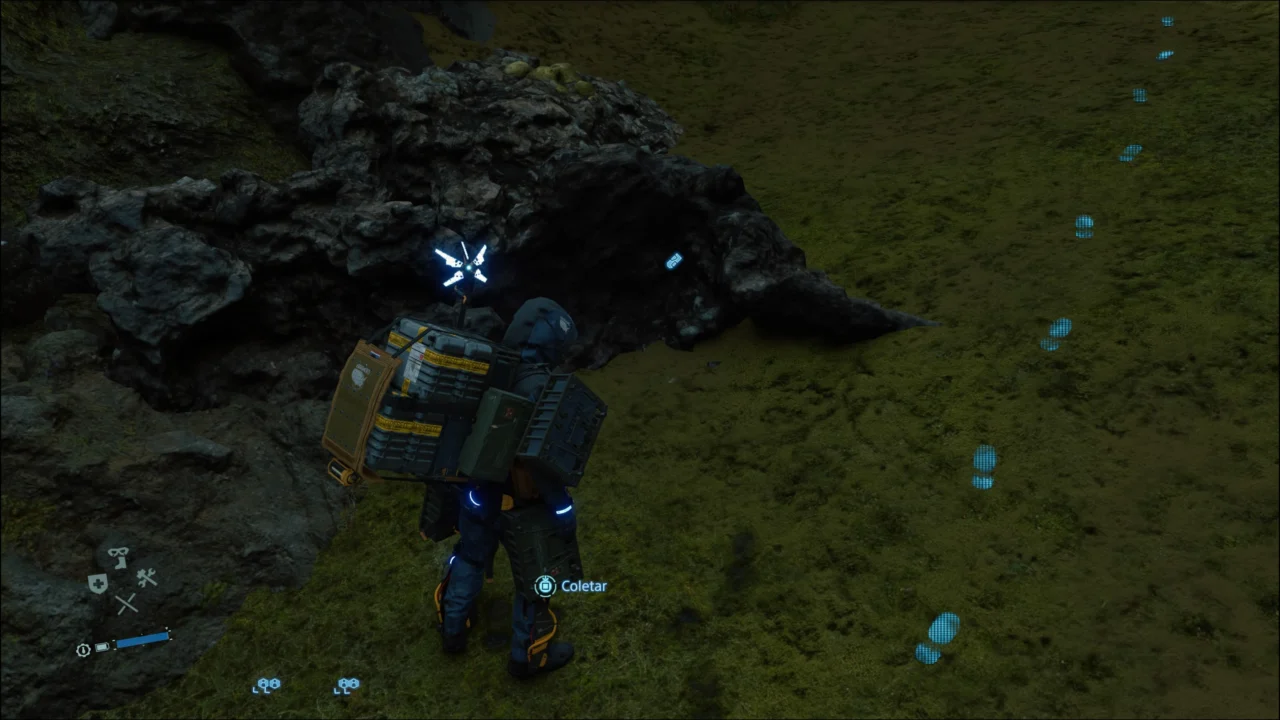Click the square button icon in Coletar prompt
The width and height of the screenshot is (1280, 720).
(x=544, y=586)
